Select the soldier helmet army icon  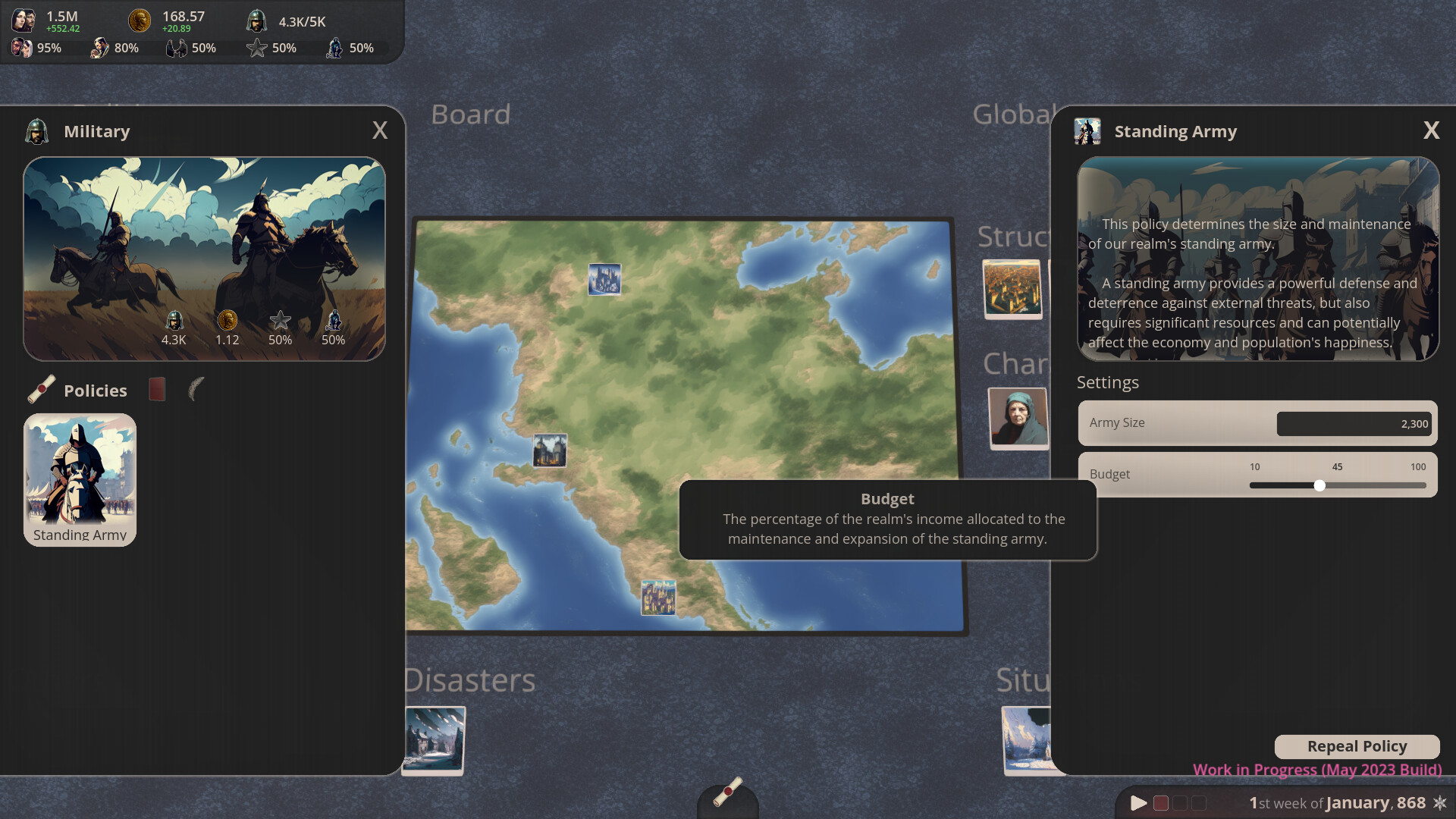coord(256,19)
